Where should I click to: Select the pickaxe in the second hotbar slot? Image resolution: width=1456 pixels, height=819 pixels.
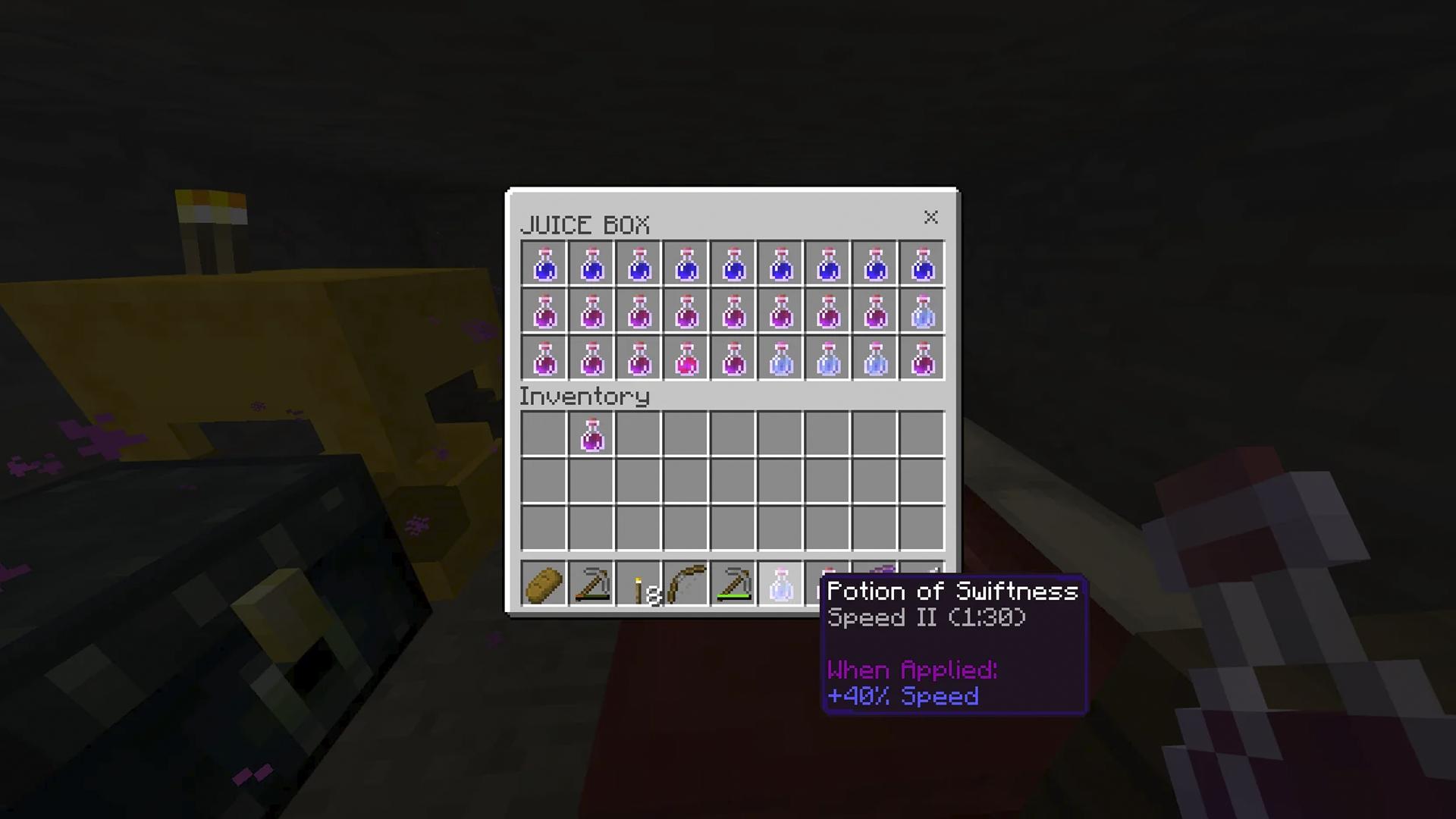point(591,582)
